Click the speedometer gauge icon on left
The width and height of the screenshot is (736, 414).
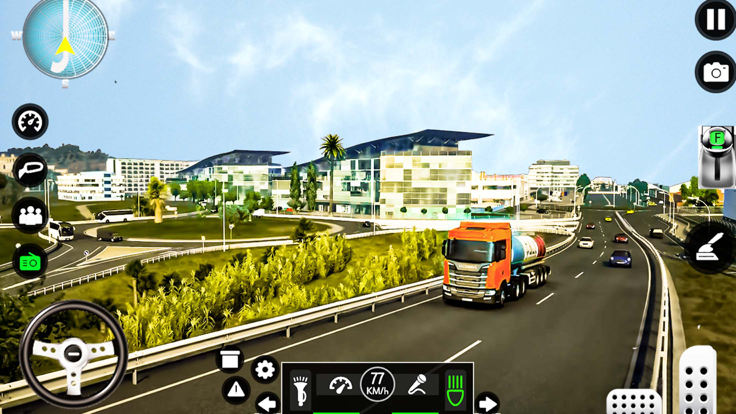coord(30,122)
